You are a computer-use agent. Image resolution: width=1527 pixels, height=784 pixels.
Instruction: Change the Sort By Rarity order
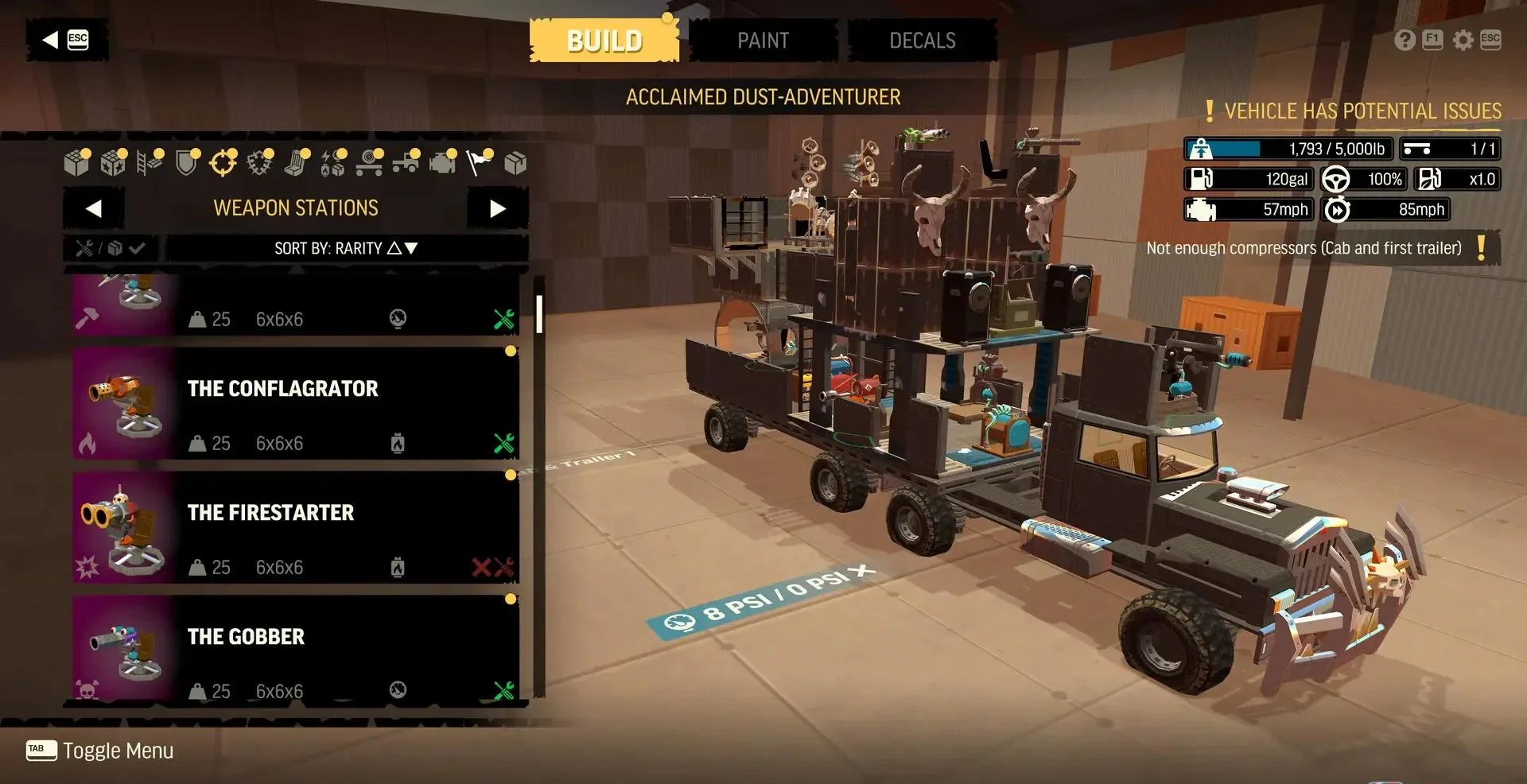click(346, 248)
